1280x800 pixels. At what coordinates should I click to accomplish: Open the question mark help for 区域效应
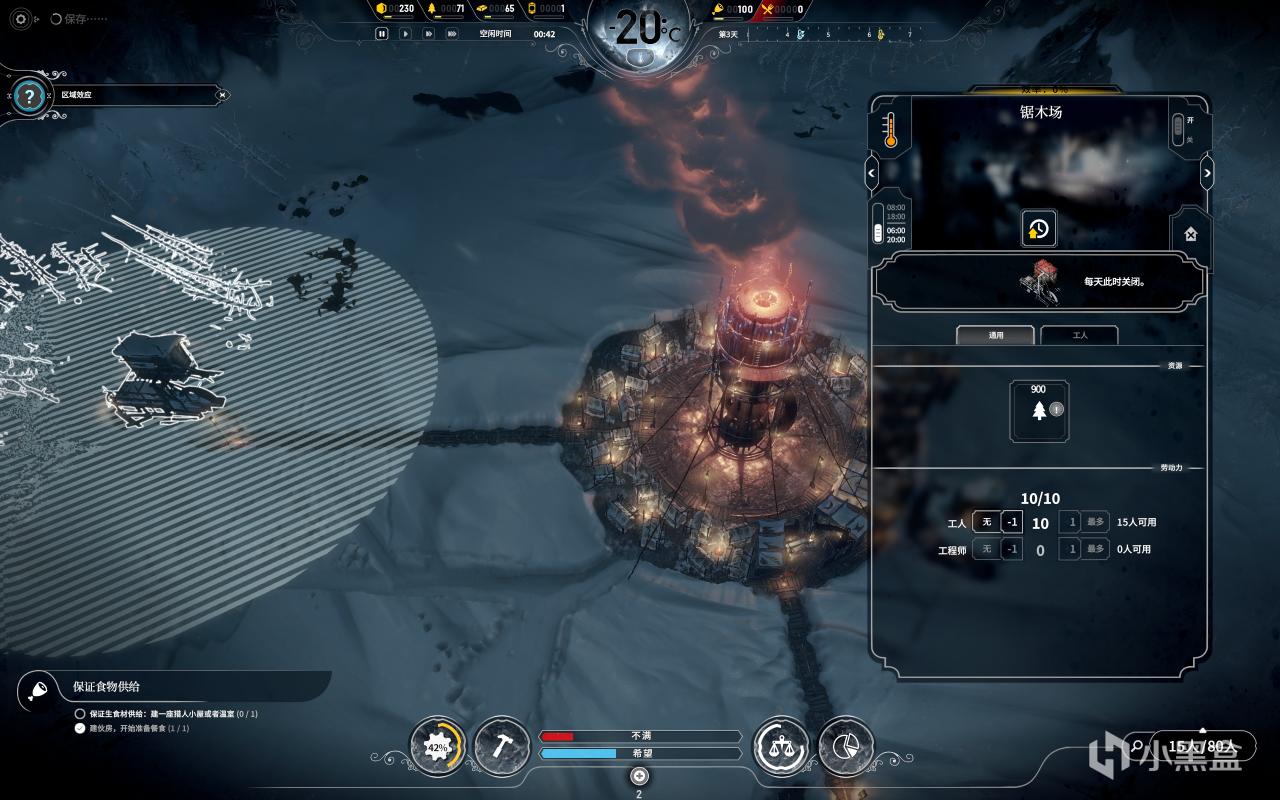(30, 96)
